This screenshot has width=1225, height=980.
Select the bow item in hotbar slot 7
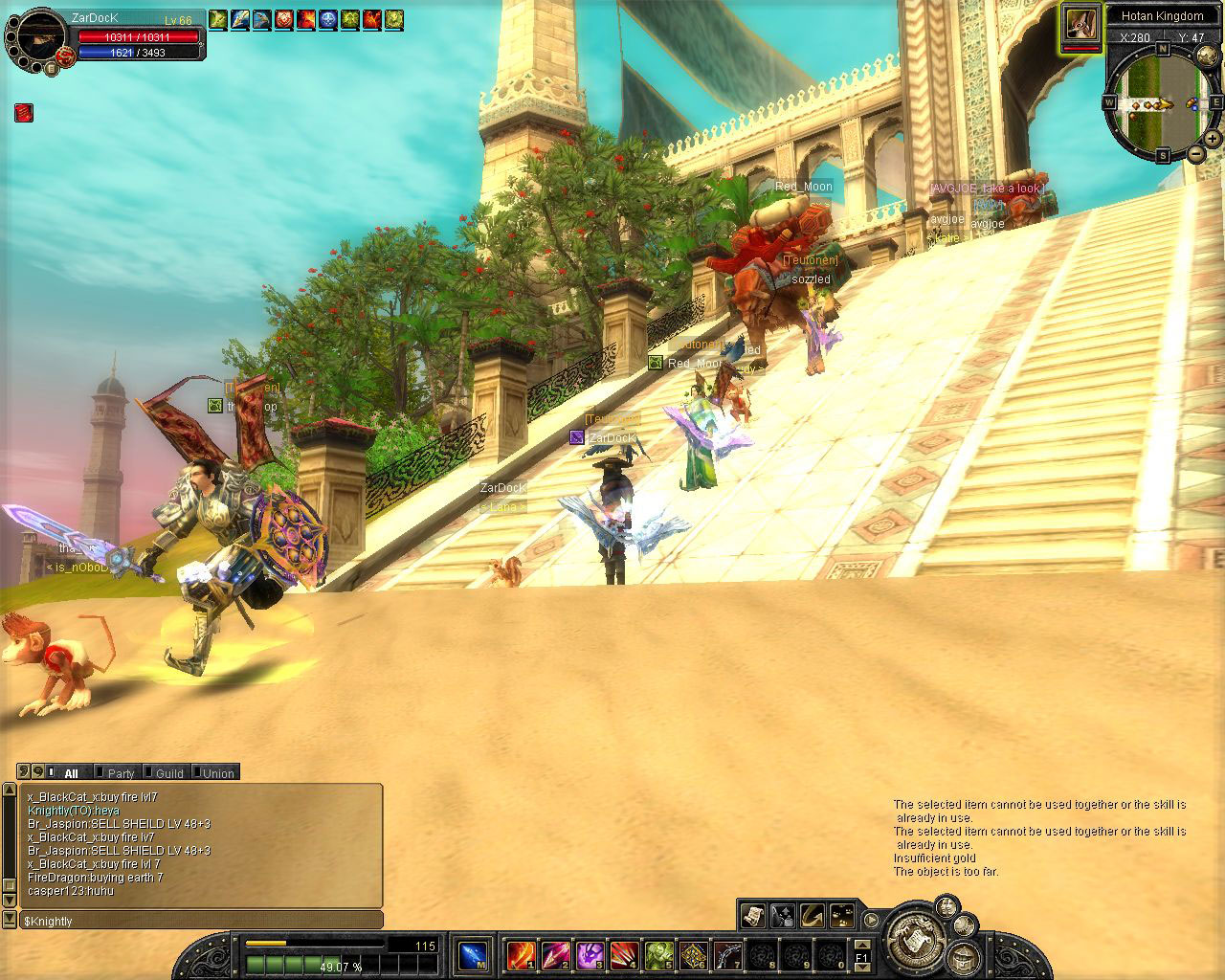[727, 955]
